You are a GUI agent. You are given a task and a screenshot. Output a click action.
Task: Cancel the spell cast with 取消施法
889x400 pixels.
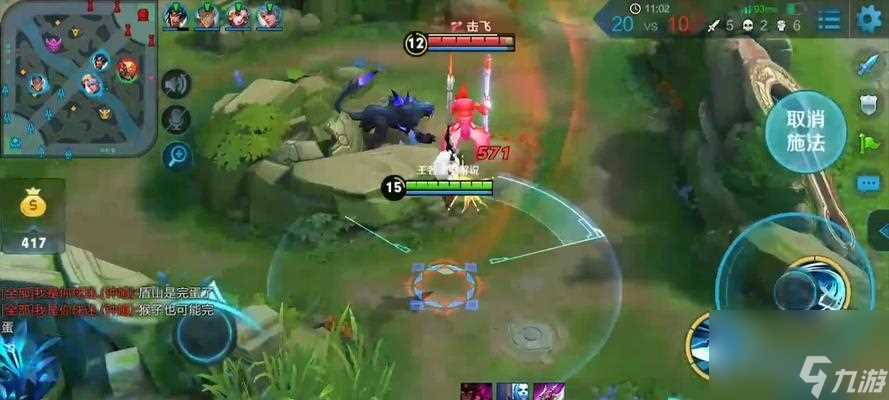coord(805,131)
